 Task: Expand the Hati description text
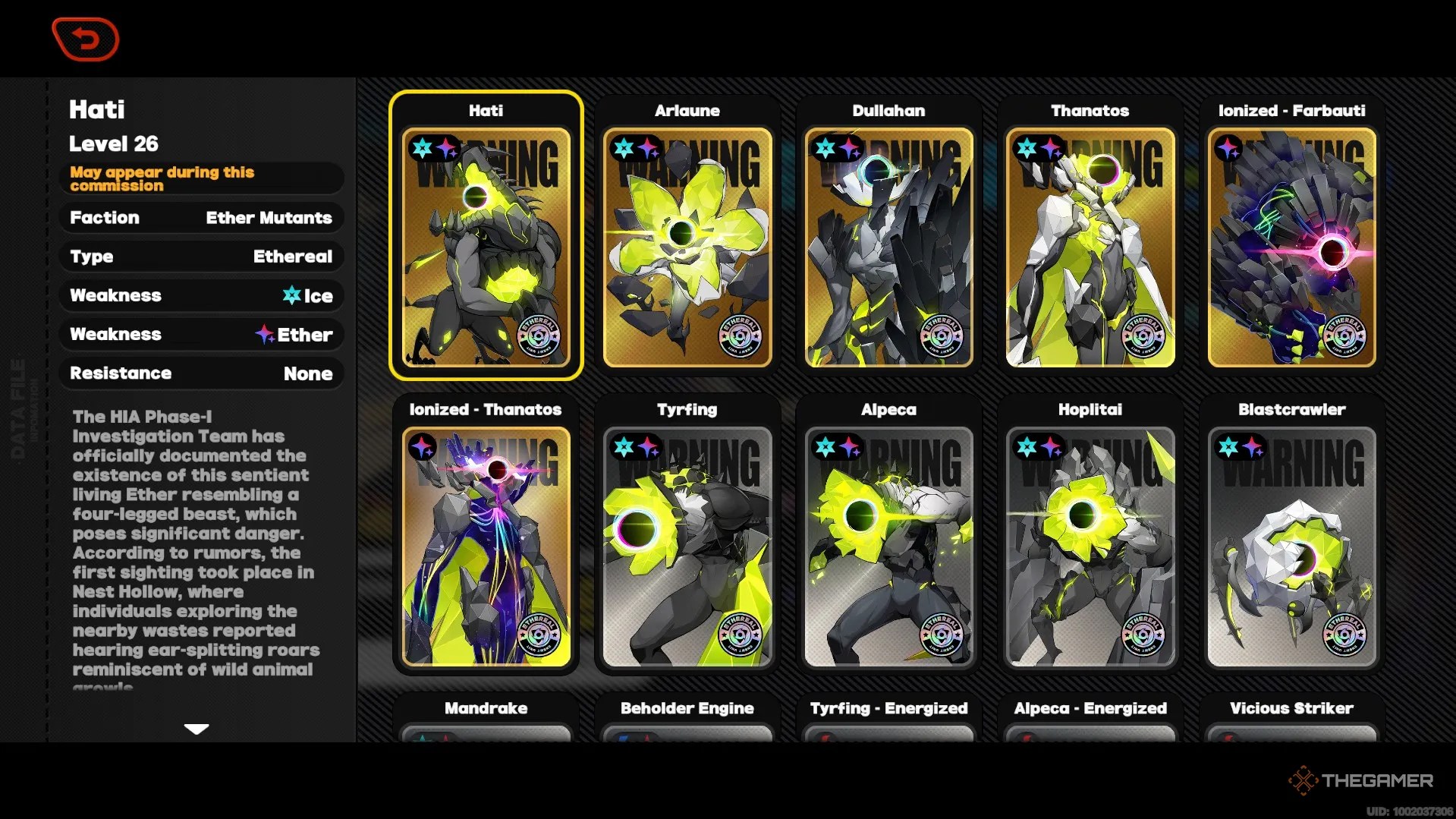point(197,729)
